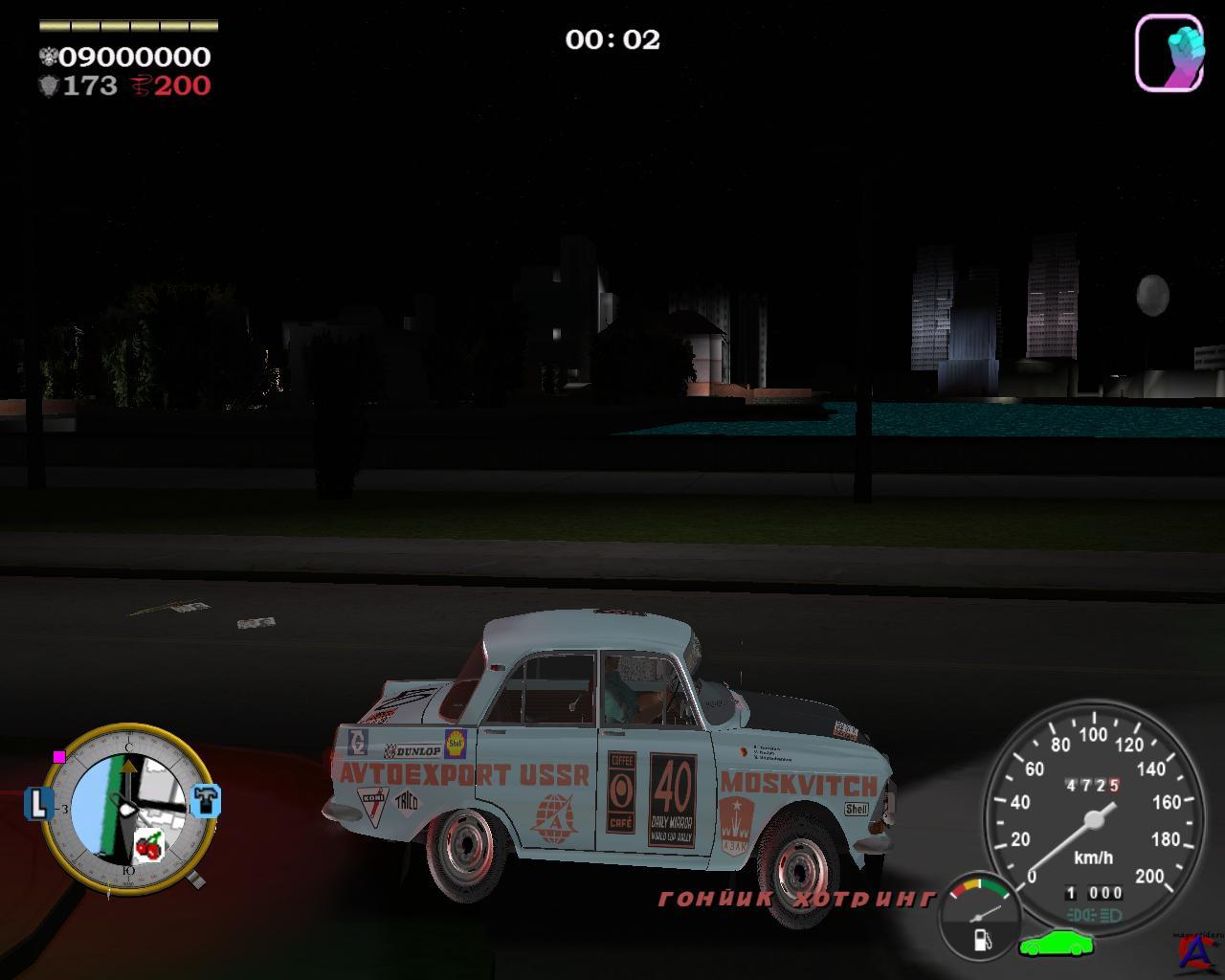Image resolution: width=1225 pixels, height=980 pixels.
Task: Click the cherry marker on the minimap
Action: point(148,846)
